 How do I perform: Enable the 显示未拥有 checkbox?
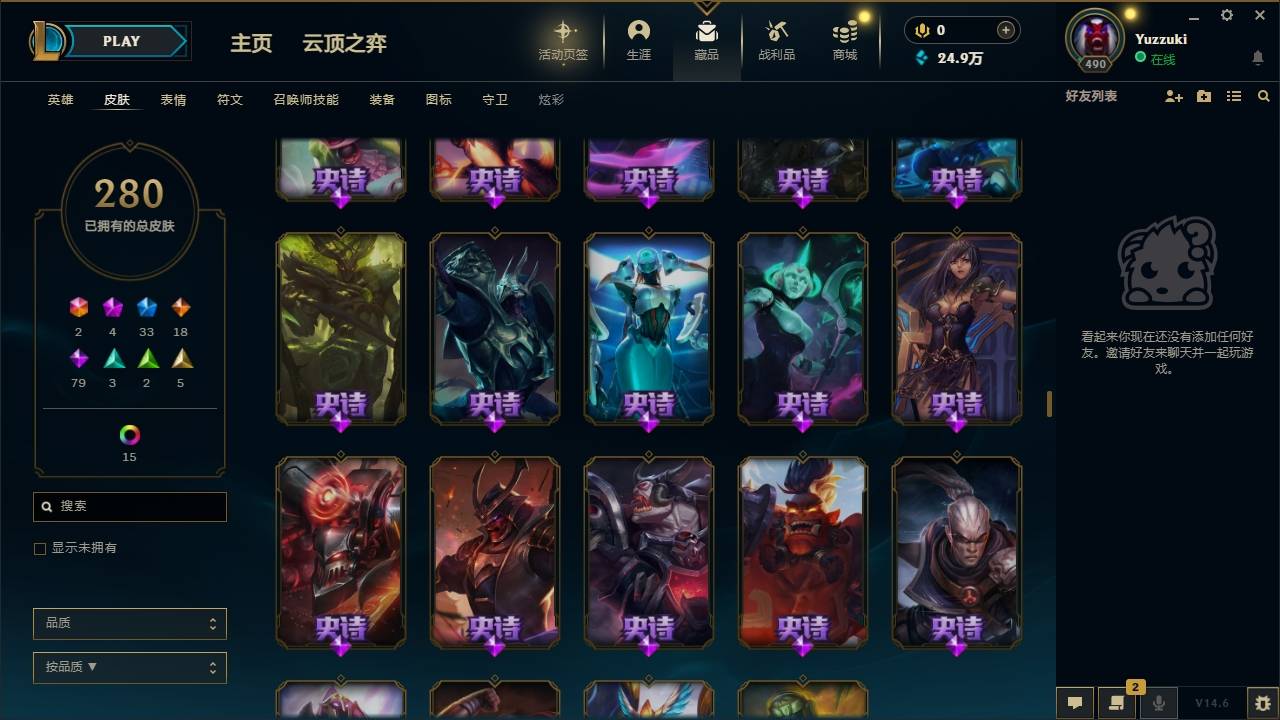coord(39,548)
